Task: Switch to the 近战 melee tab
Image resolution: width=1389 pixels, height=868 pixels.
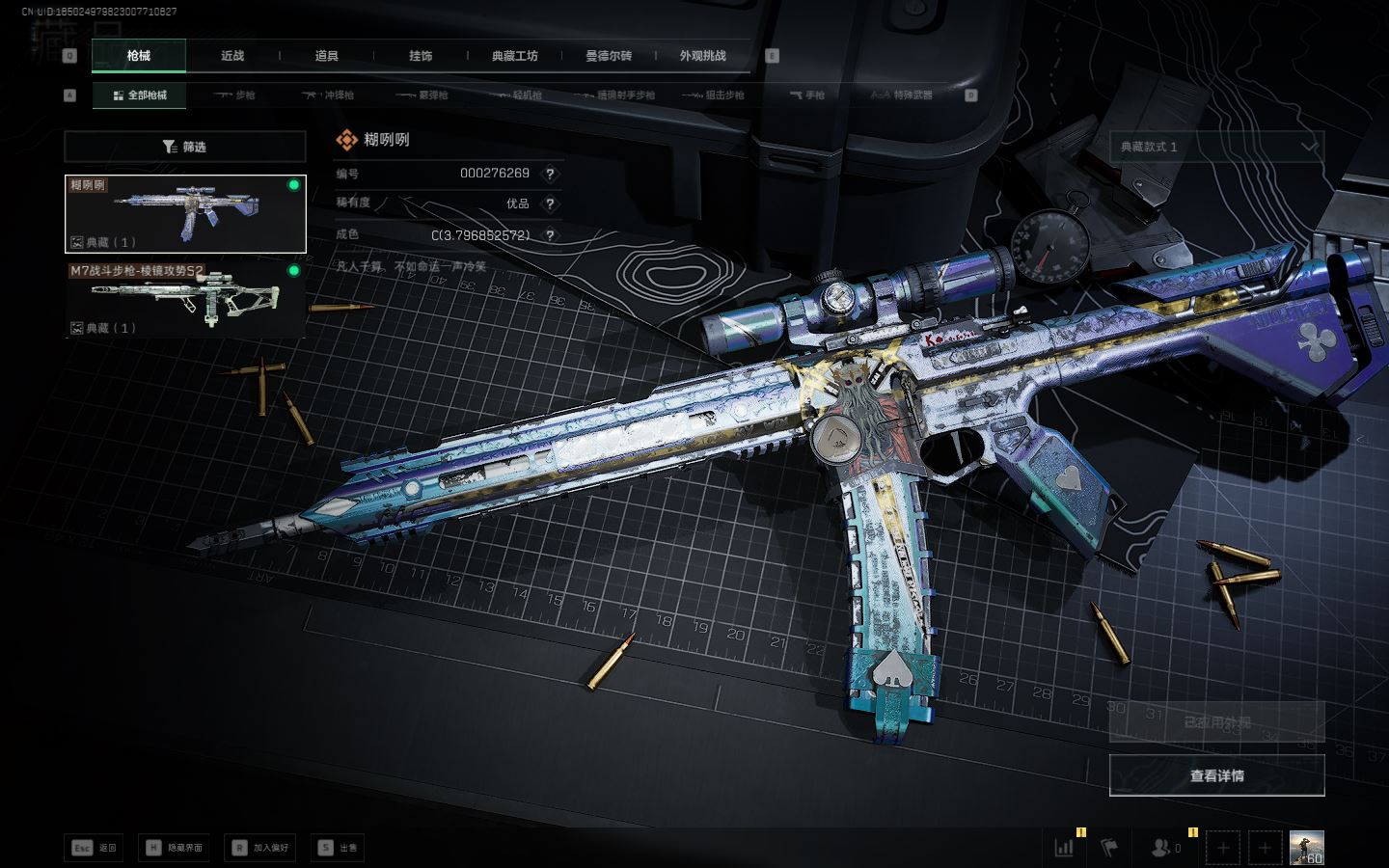Action: [x=232, y=56]
